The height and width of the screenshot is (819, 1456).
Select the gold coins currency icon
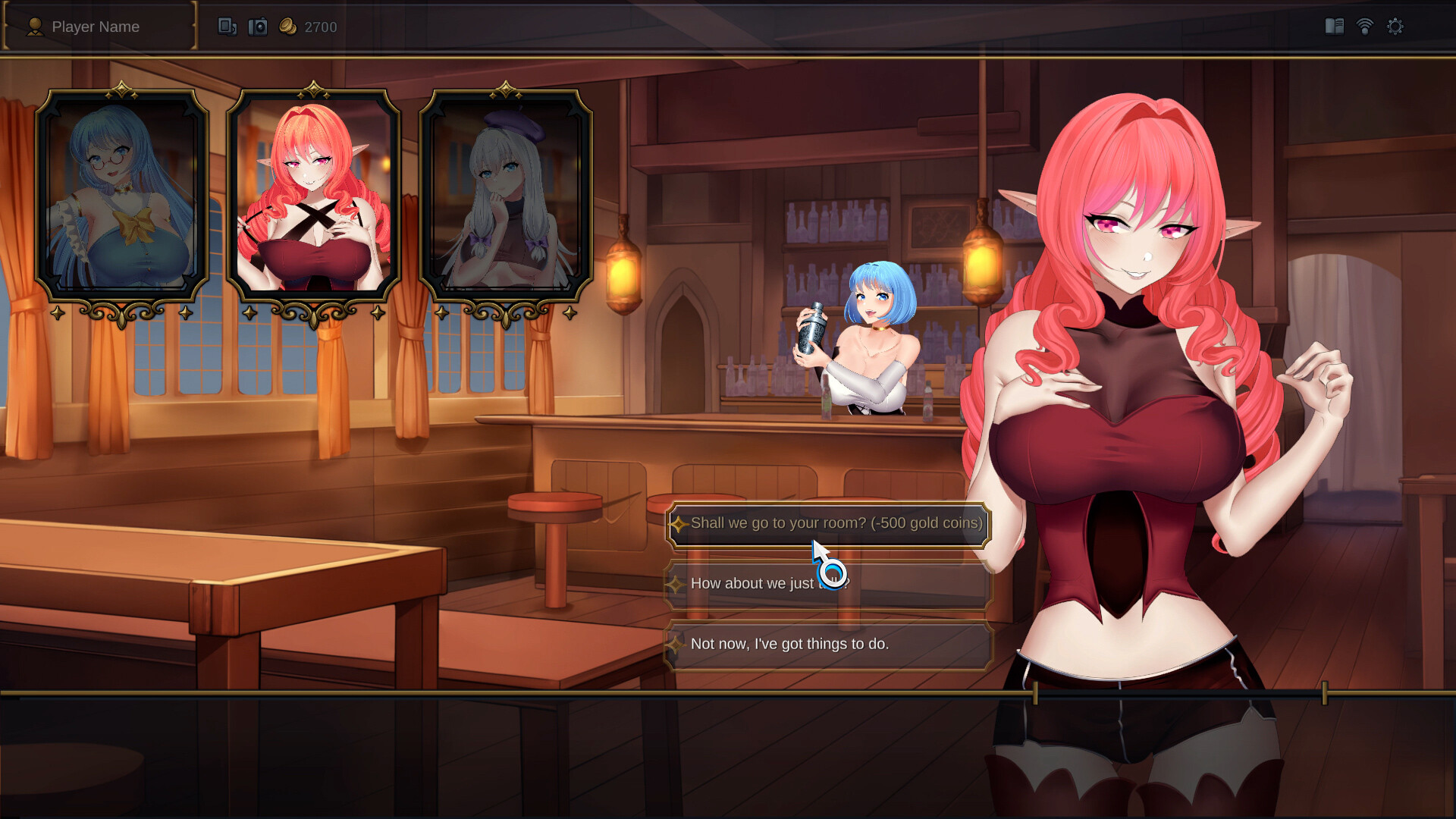(x=287, y=26)
